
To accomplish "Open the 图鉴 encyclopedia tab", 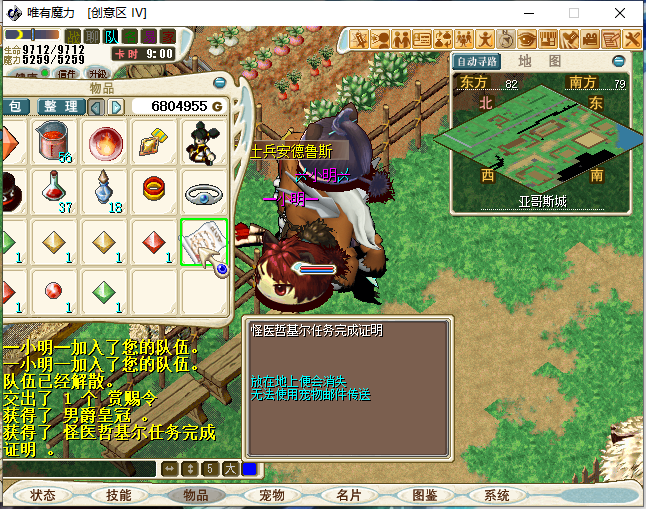I will [x=425, y=495].
